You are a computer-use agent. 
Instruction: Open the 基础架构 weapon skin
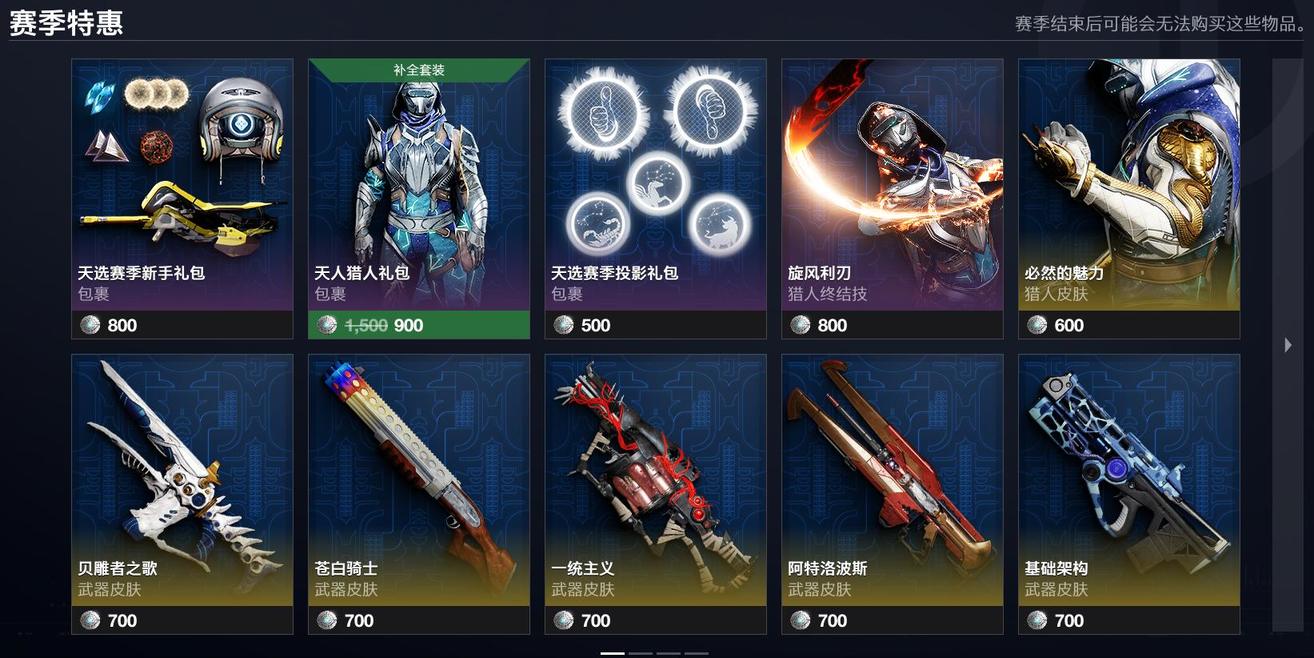[x=1128, y=494]
